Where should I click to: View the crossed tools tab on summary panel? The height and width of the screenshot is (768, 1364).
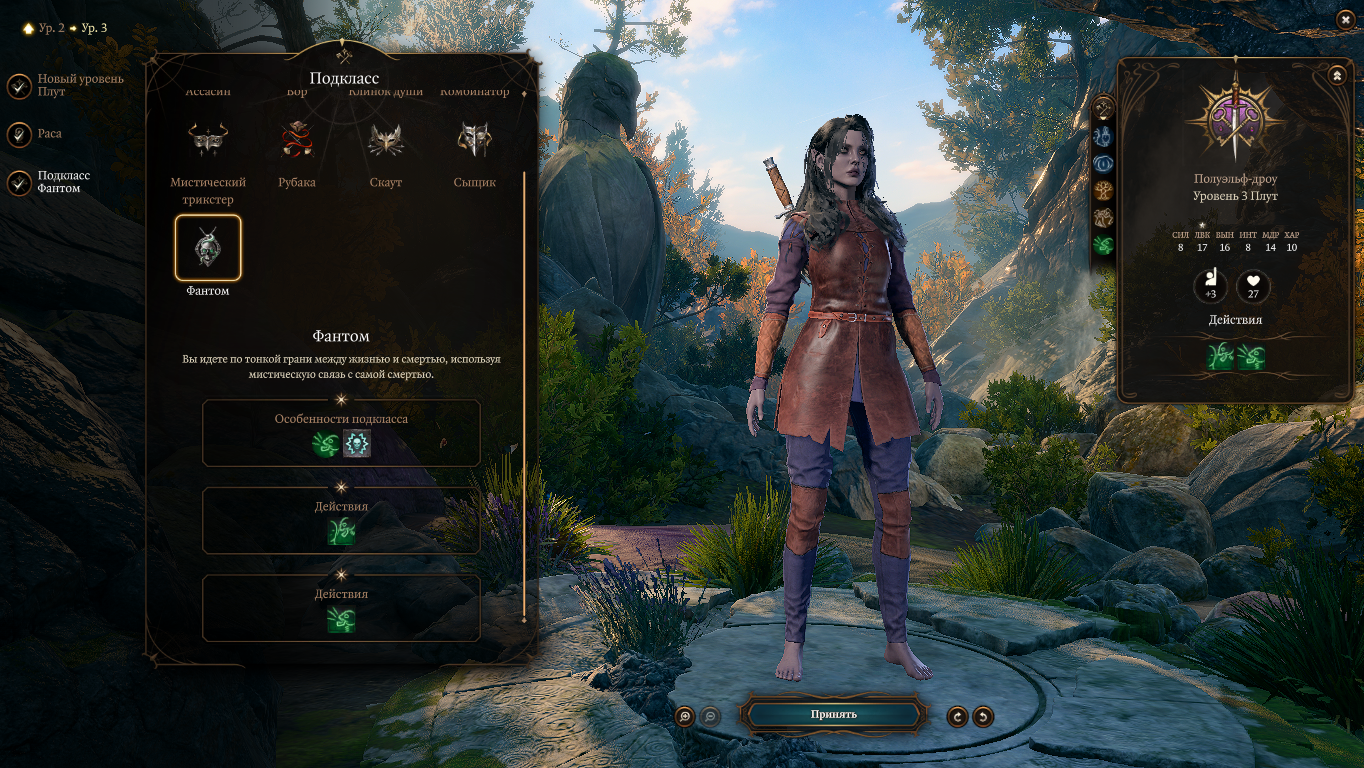1104,107
